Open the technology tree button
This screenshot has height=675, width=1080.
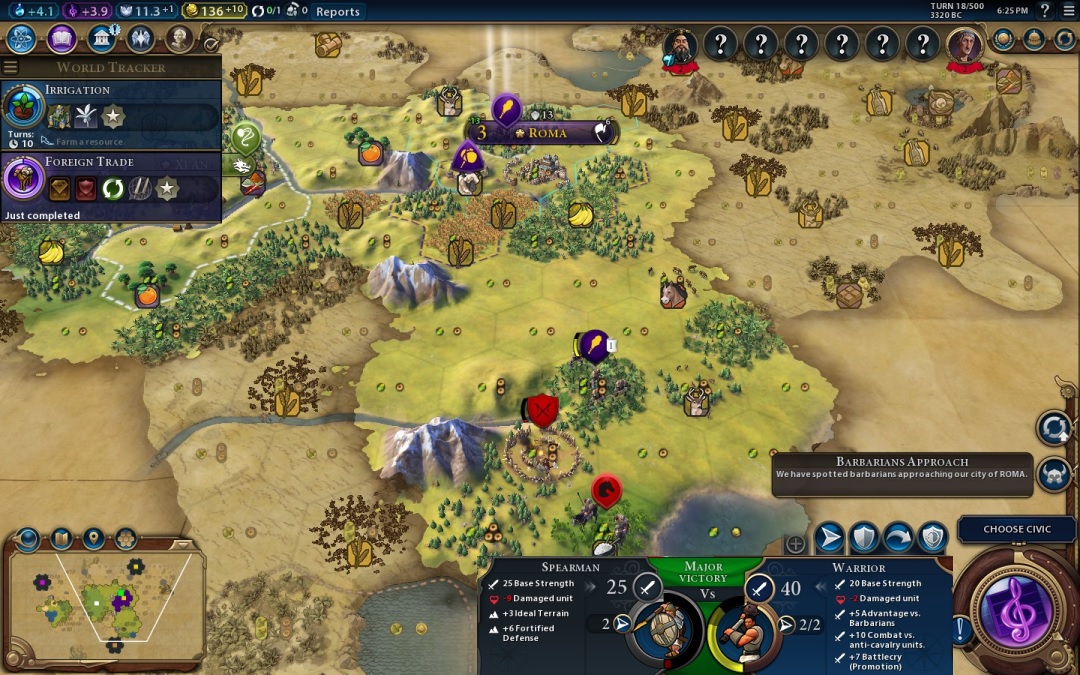tap(22, 39)
